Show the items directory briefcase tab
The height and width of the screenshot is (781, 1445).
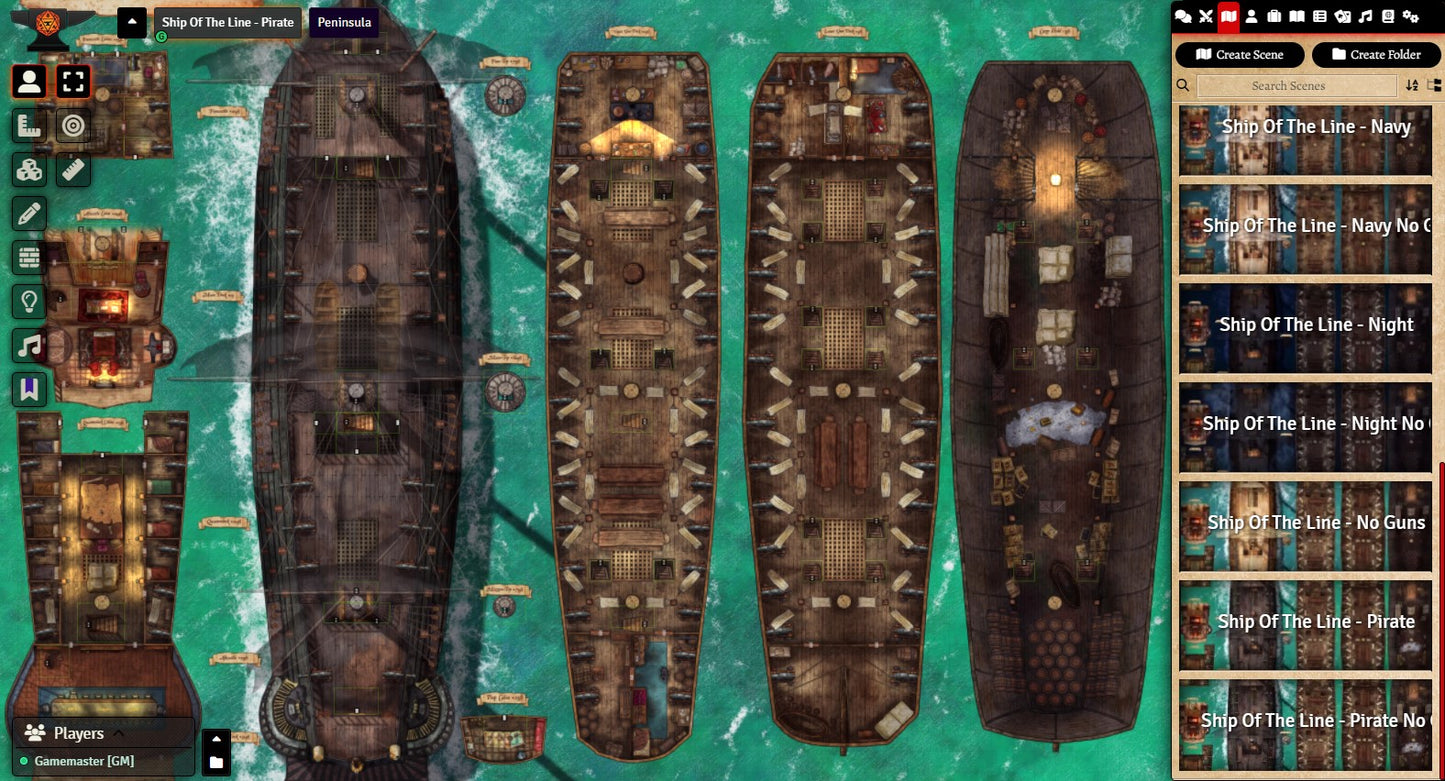coord(1274,16)
